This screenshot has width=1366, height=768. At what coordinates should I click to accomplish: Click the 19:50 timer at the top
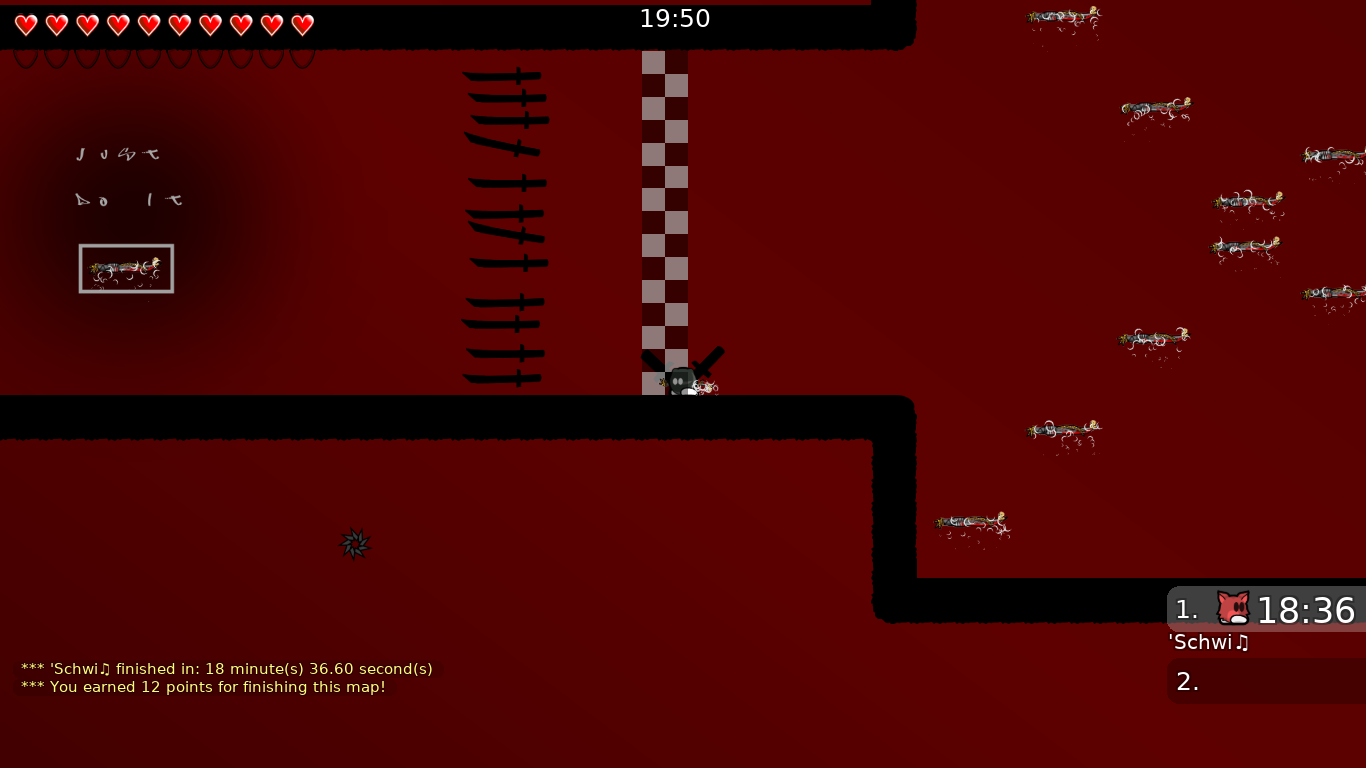[675, 18]
